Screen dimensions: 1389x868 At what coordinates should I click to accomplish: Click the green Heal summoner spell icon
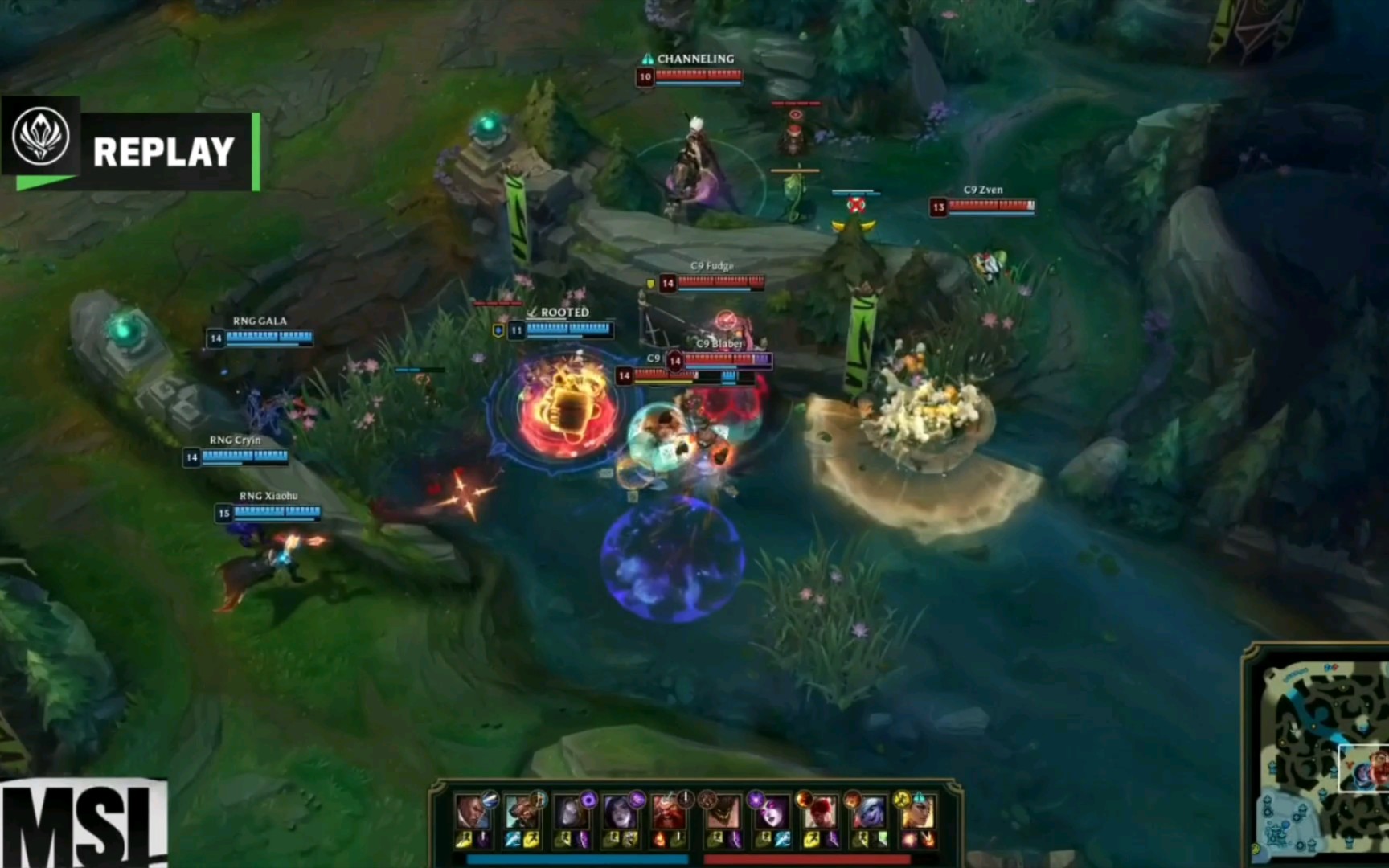(883, 840)
